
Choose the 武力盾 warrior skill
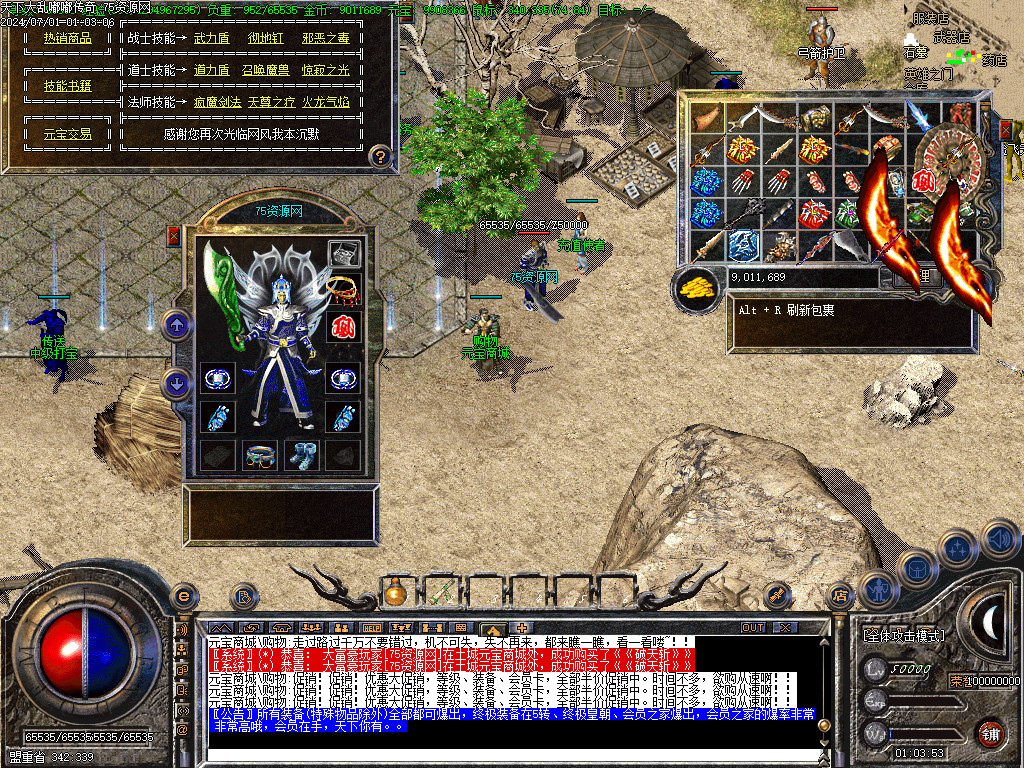211,38
